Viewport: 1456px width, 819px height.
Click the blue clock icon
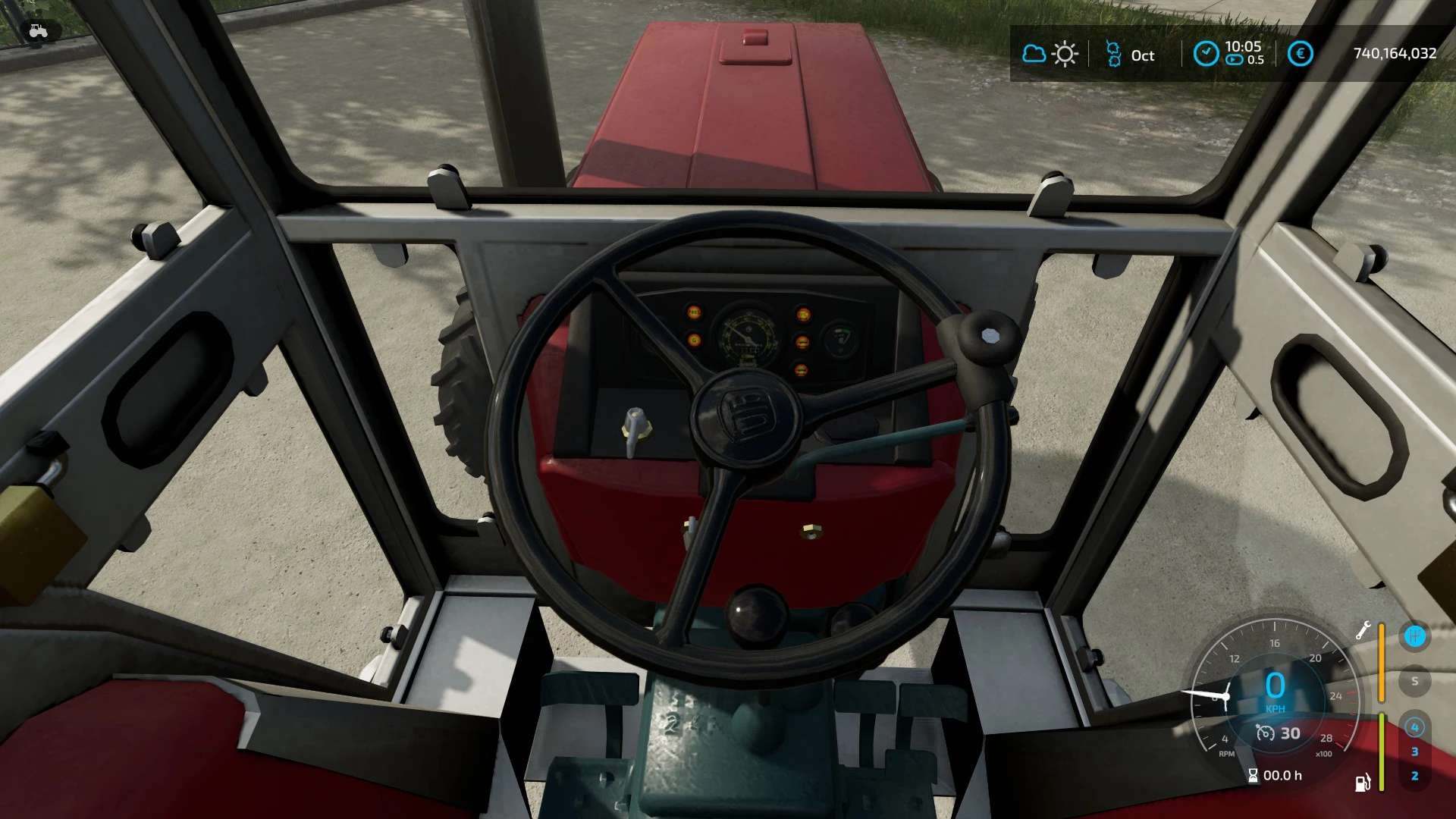point(1206,54)
